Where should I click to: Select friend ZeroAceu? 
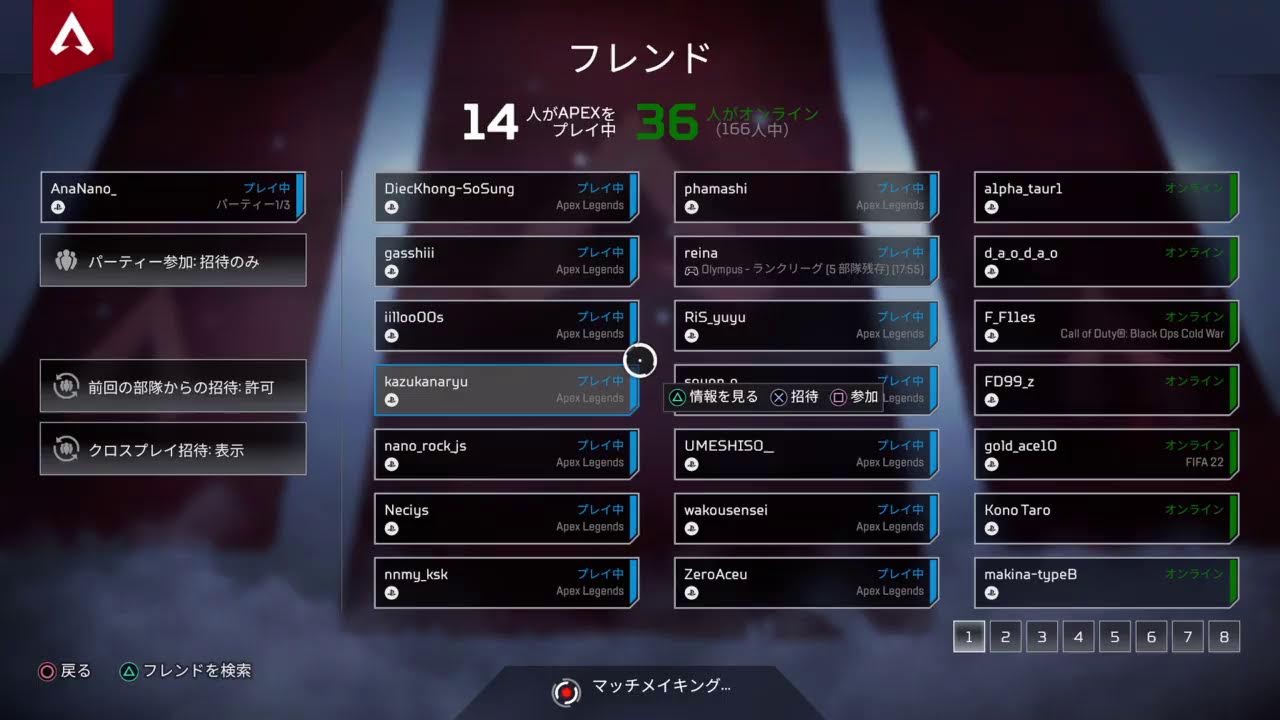[806, 582]
